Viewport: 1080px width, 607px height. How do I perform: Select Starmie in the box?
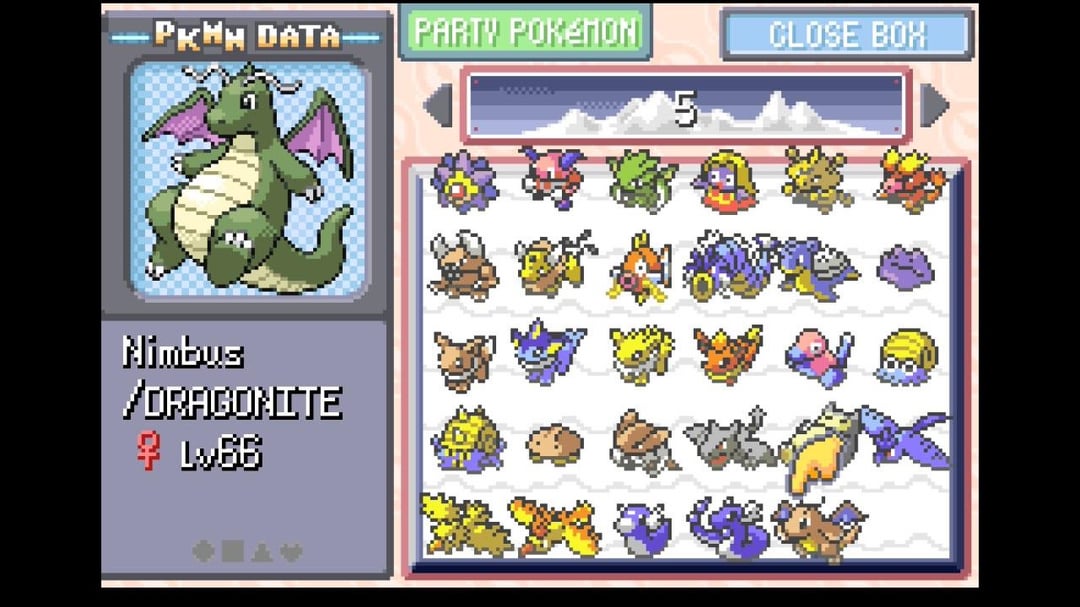[463, 180]
